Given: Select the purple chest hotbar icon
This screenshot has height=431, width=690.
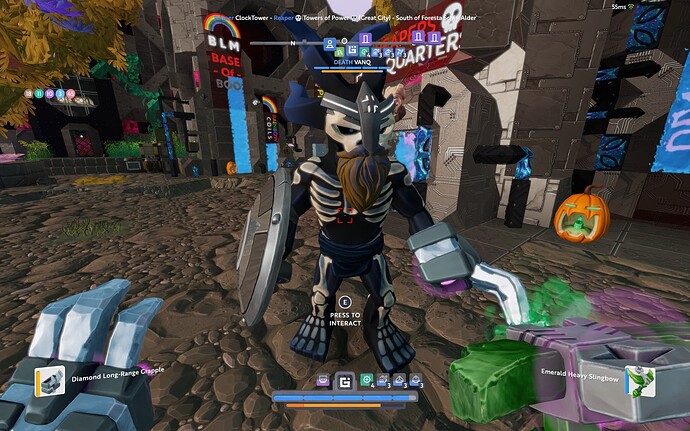Looking at the screenshot, I should (323, 380).
